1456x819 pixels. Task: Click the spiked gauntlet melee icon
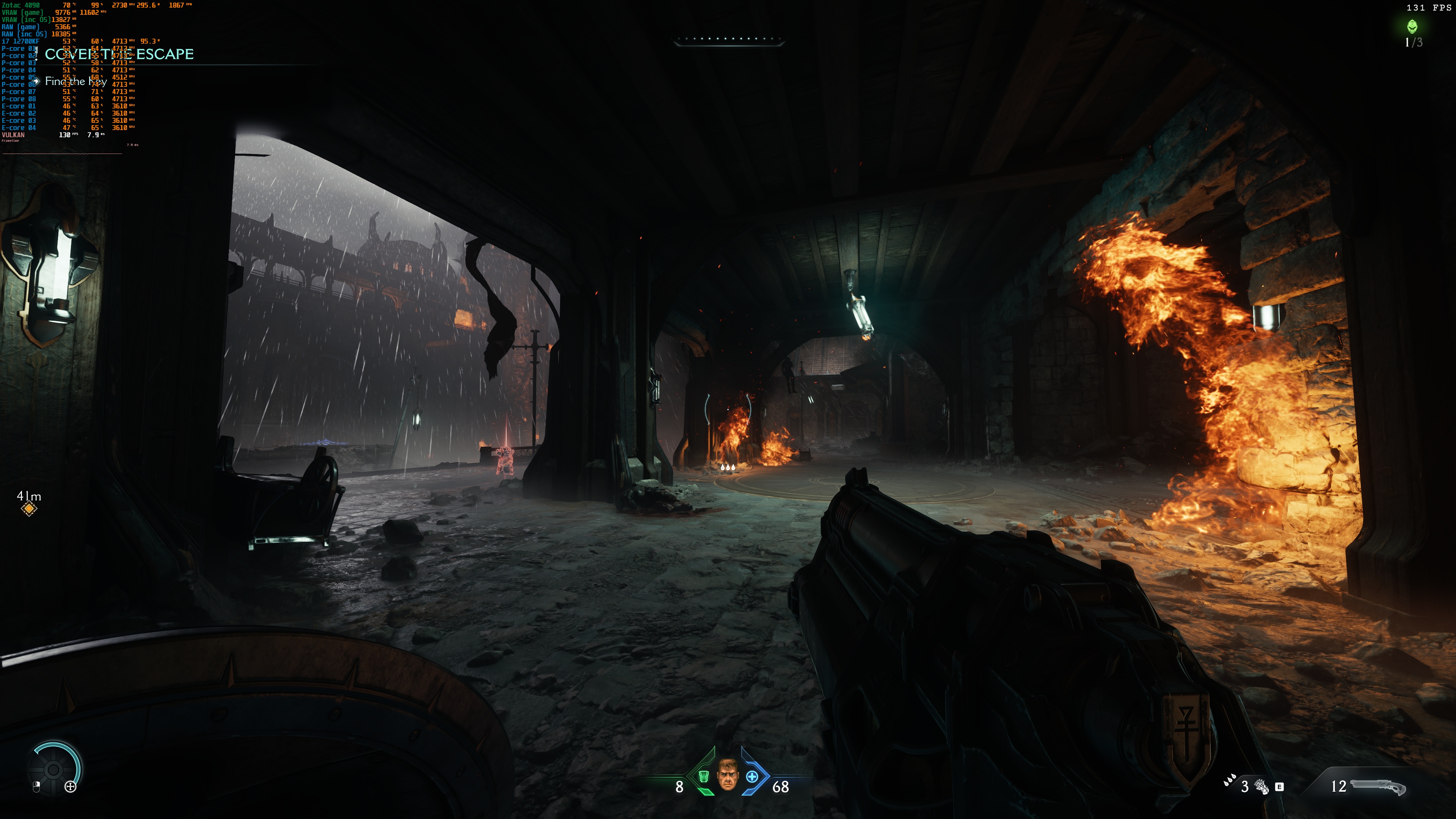point(1261,786)
